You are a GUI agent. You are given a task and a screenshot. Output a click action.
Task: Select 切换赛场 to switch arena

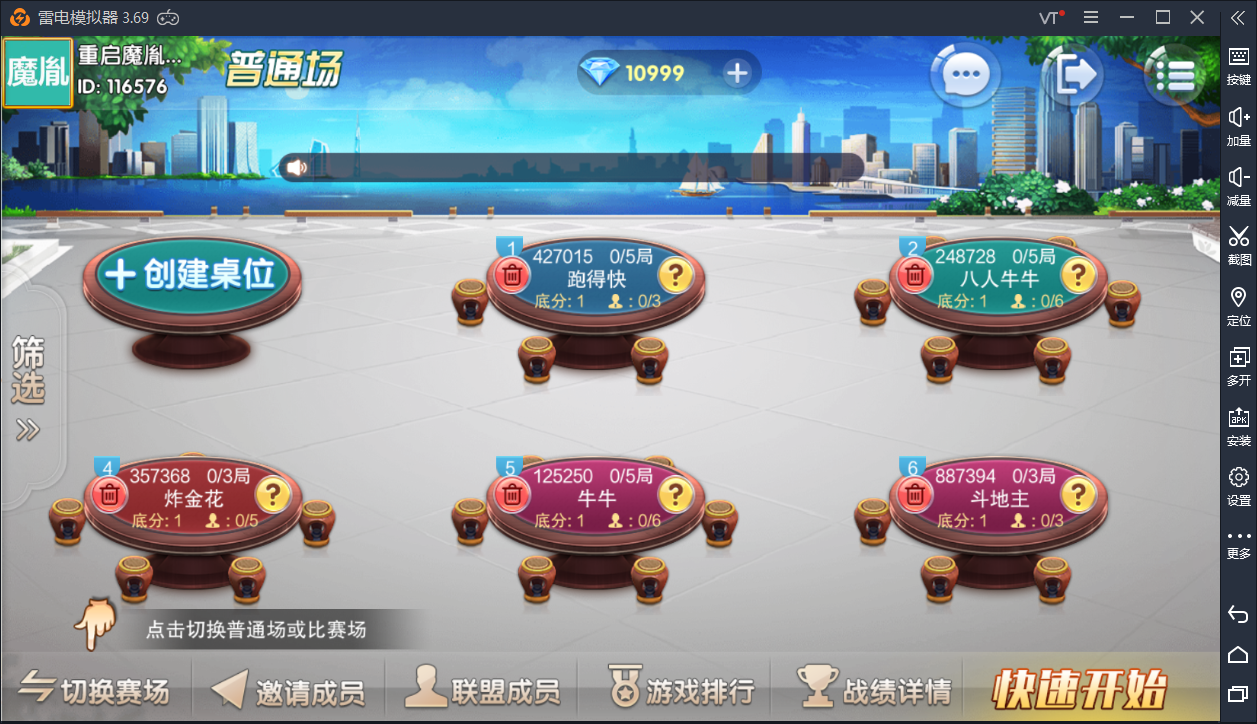pos(95,689)
